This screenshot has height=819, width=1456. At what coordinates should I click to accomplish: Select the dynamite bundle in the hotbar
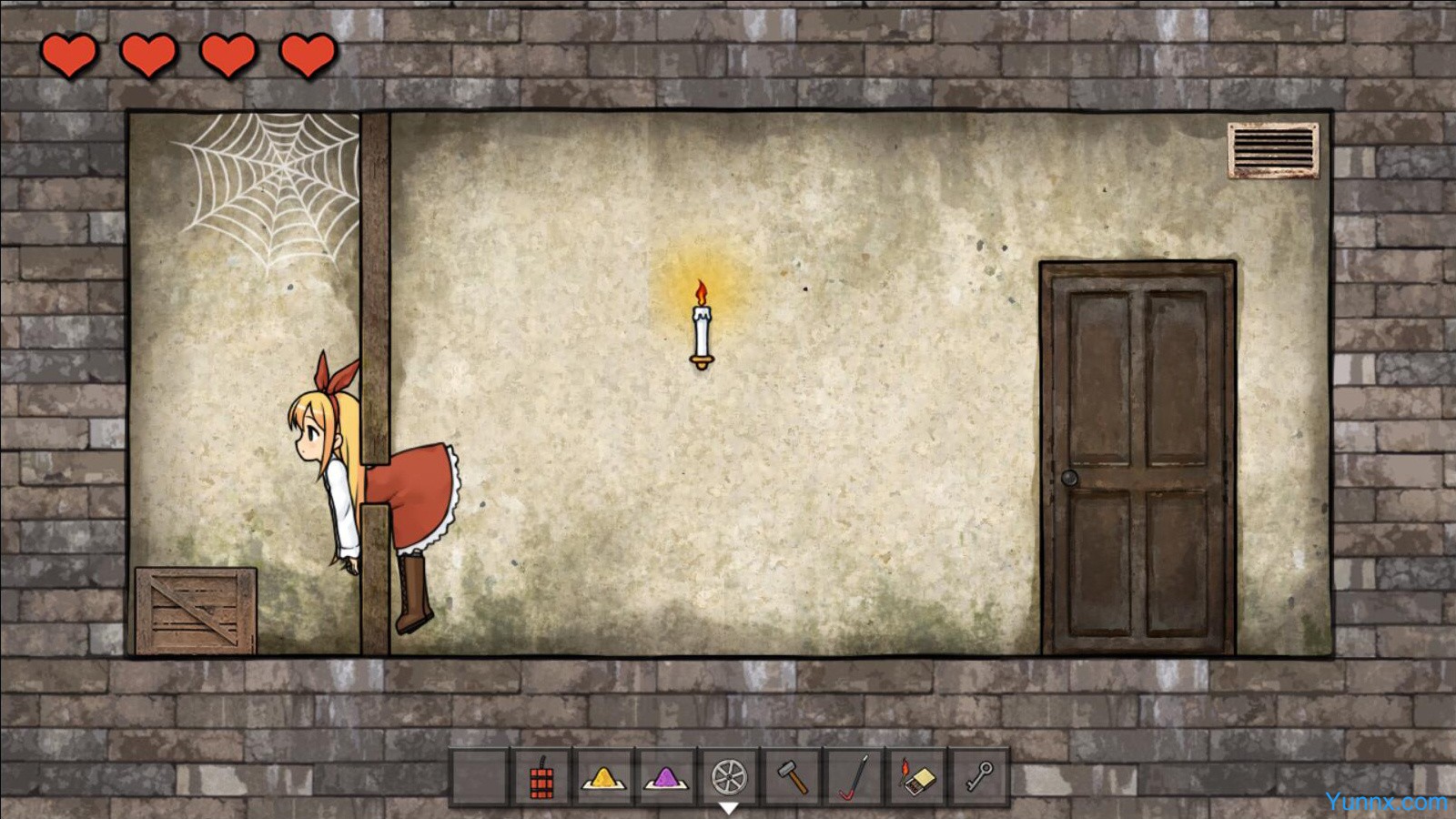coord(541,778)
